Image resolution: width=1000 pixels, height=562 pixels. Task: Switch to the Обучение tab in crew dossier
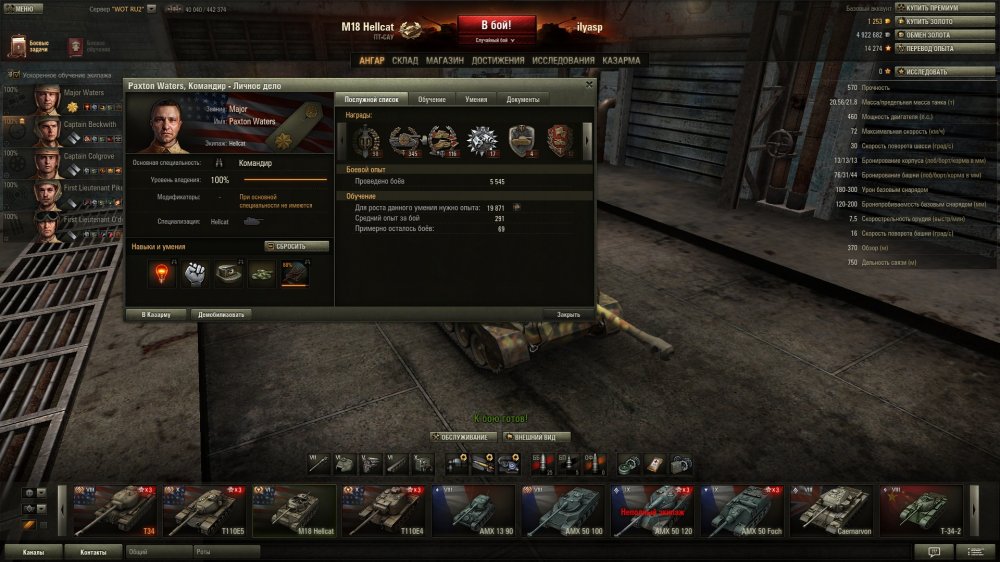click(x=432, y=99)
